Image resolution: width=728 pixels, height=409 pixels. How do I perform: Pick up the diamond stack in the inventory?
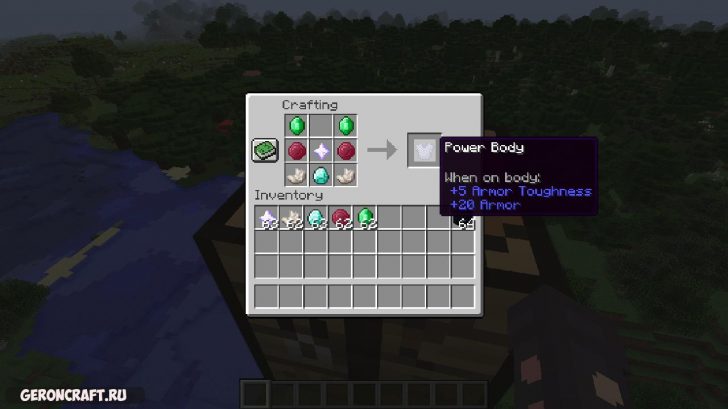316,217
